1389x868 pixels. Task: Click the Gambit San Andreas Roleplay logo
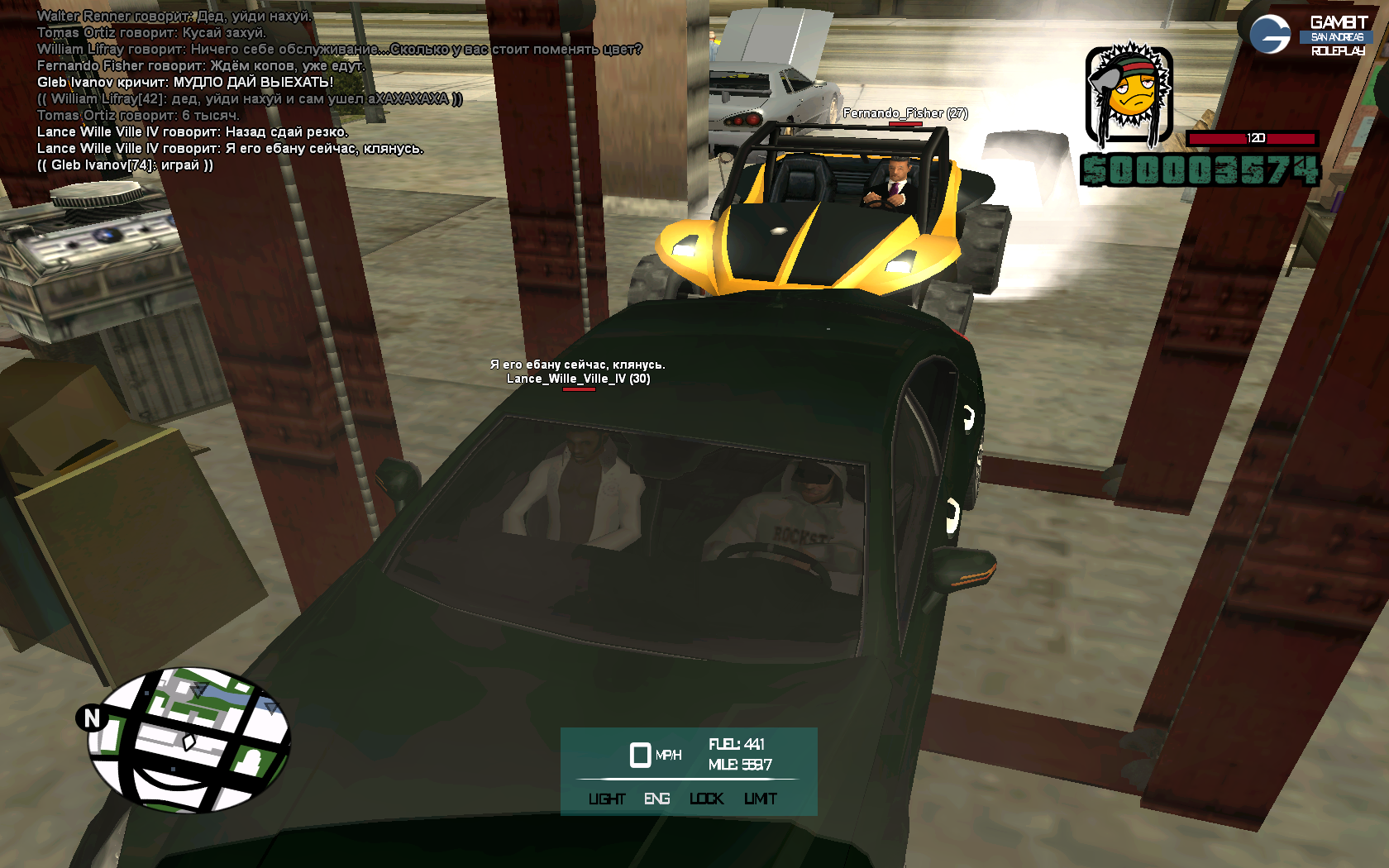click(x=1310, y=36)
